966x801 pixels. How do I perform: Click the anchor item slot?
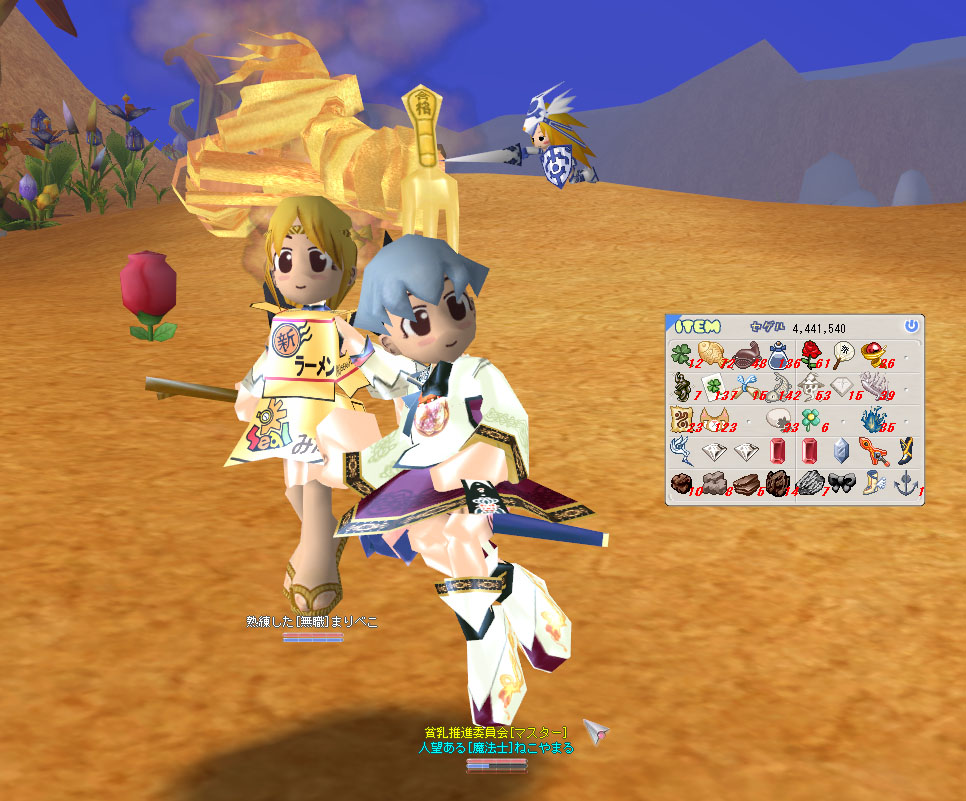click(x=906, y=483)
